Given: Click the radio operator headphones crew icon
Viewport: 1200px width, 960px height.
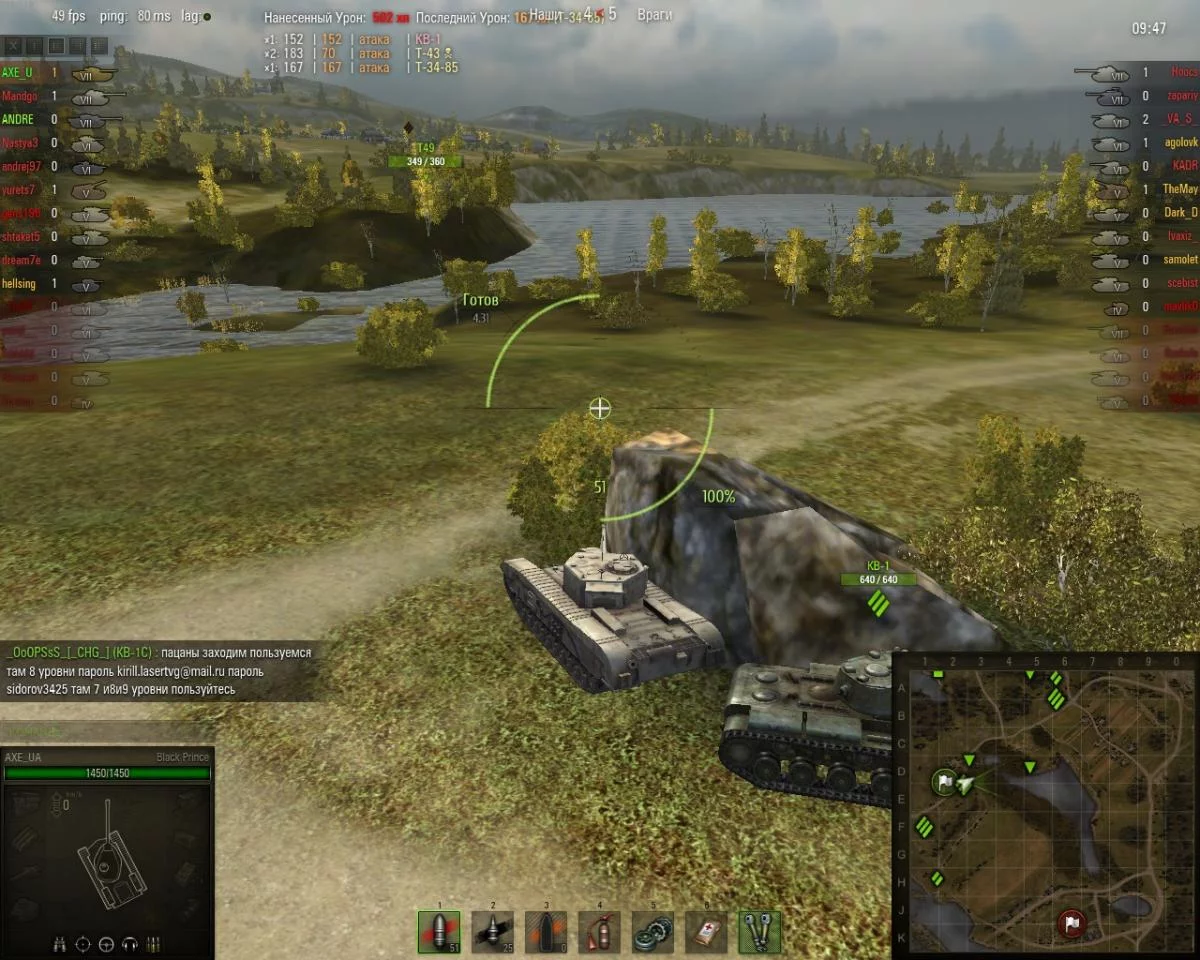Looking at the screenshot, I should click(129, 943).
